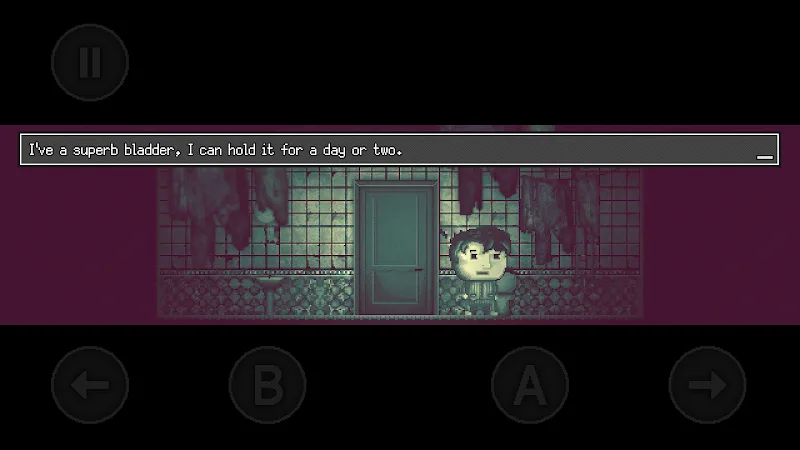
Task: Tap the left arrow move button
Action: (90, 385)
